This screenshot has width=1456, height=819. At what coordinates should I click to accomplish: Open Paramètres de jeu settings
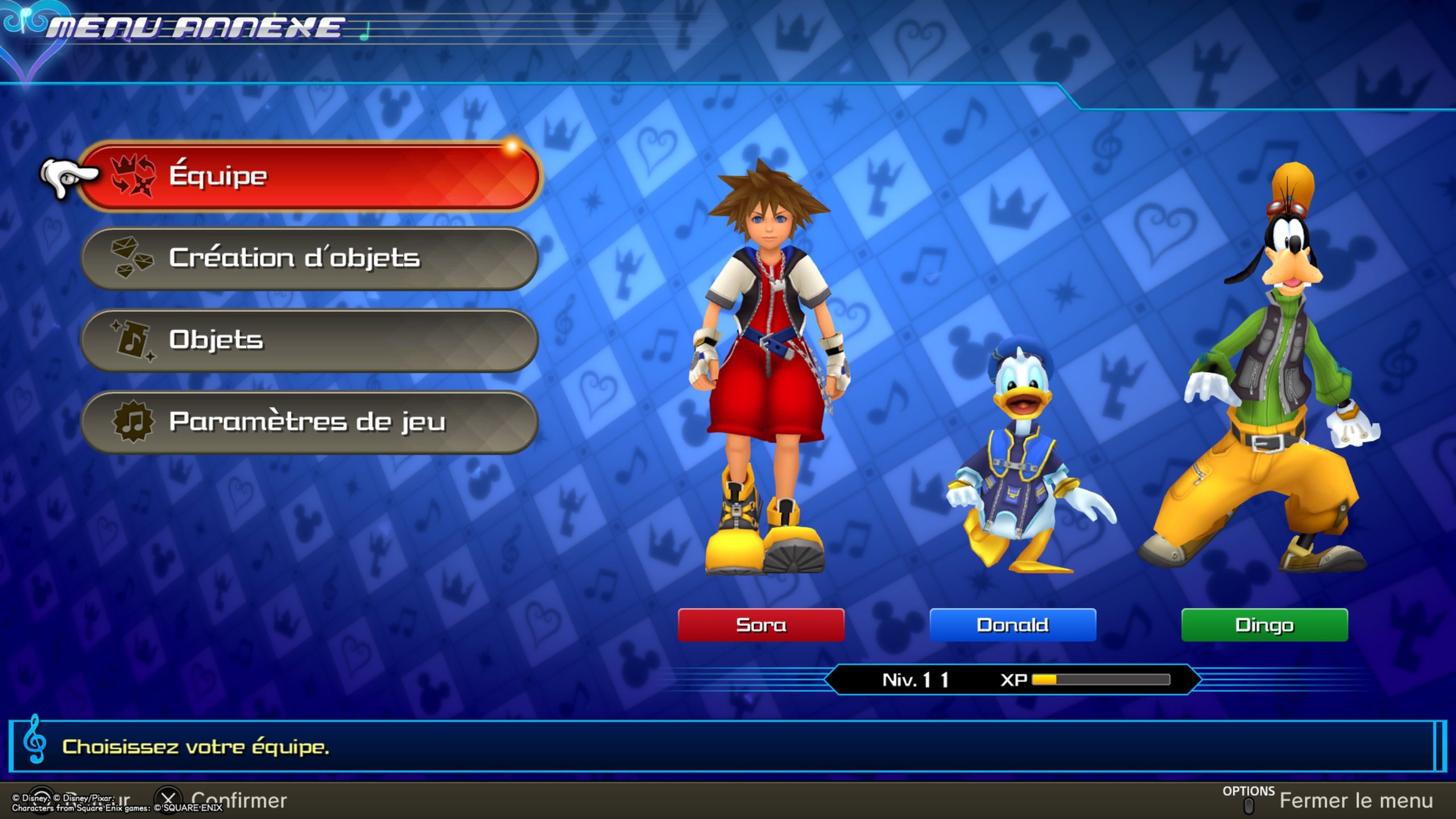point(310,422)
